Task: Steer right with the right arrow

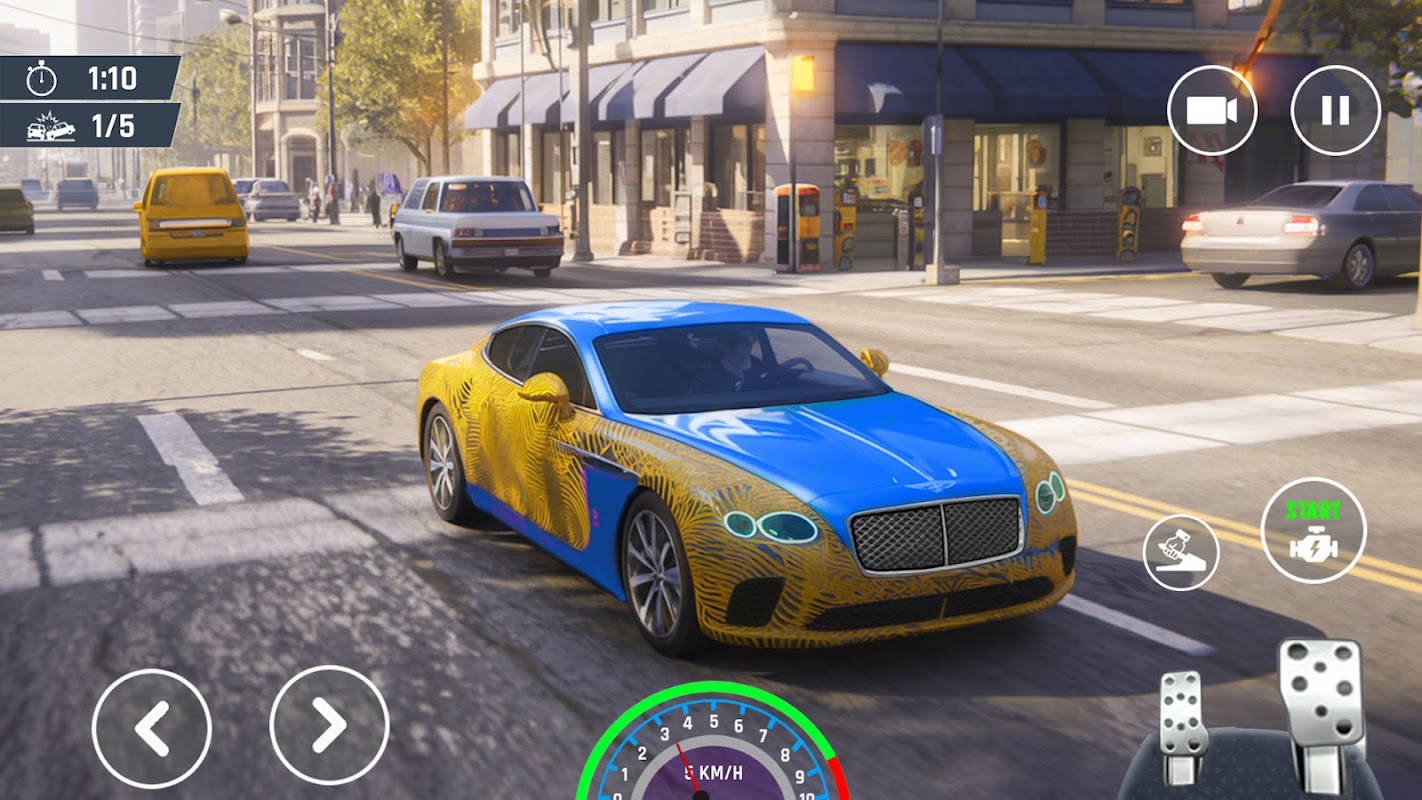Action: [x=329, y=725]
